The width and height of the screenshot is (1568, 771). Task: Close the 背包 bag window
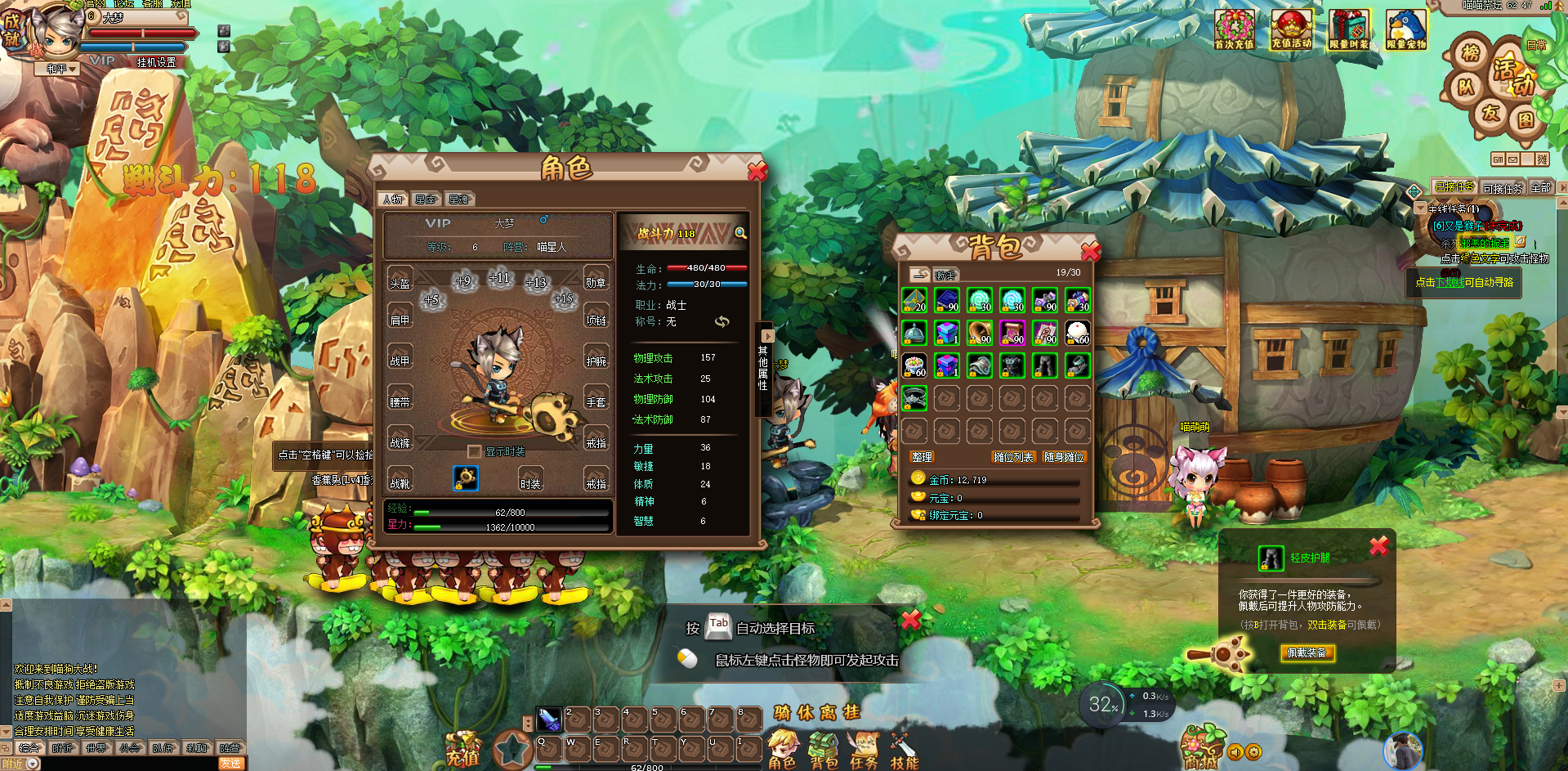click(x=1090, y=250)
